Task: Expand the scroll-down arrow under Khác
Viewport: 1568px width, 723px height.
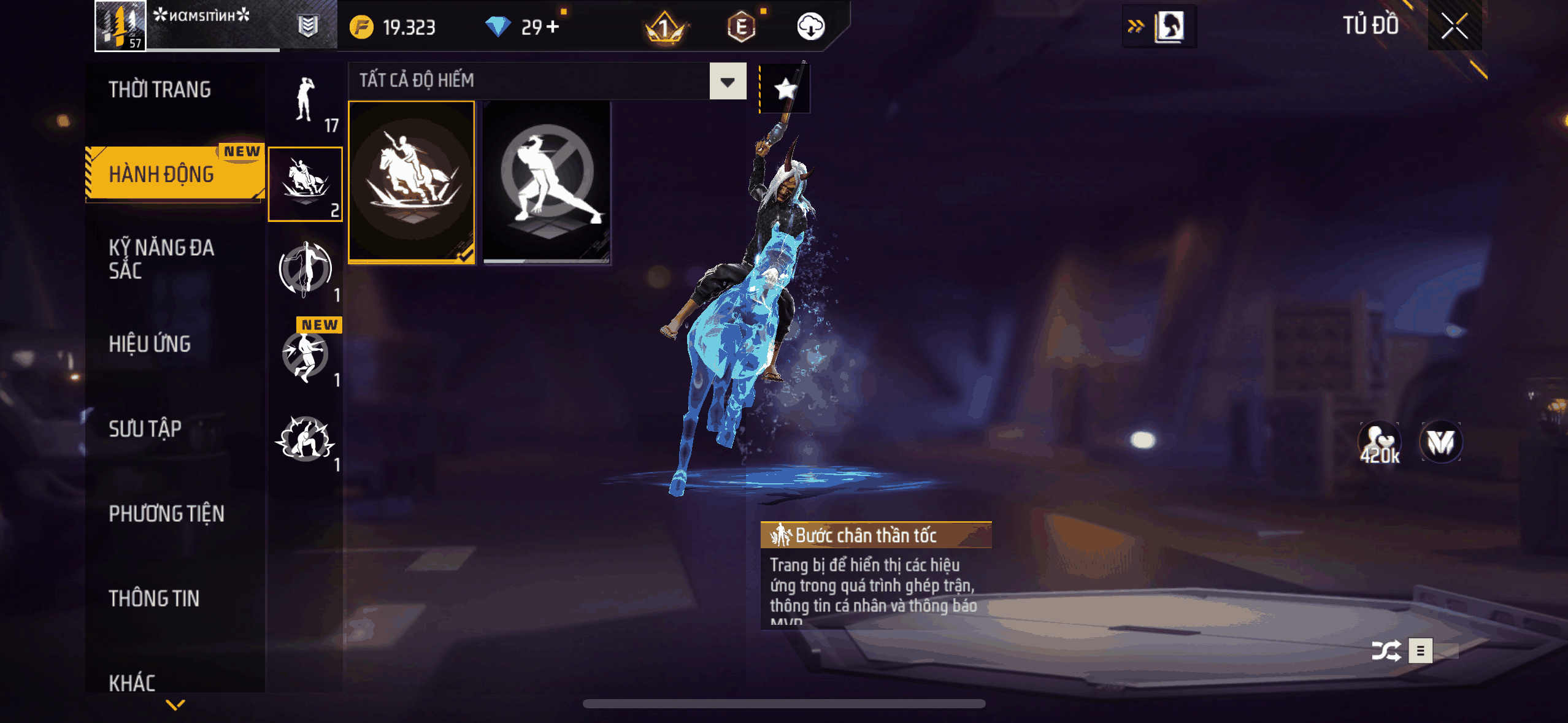Action: tap(175, 705)
